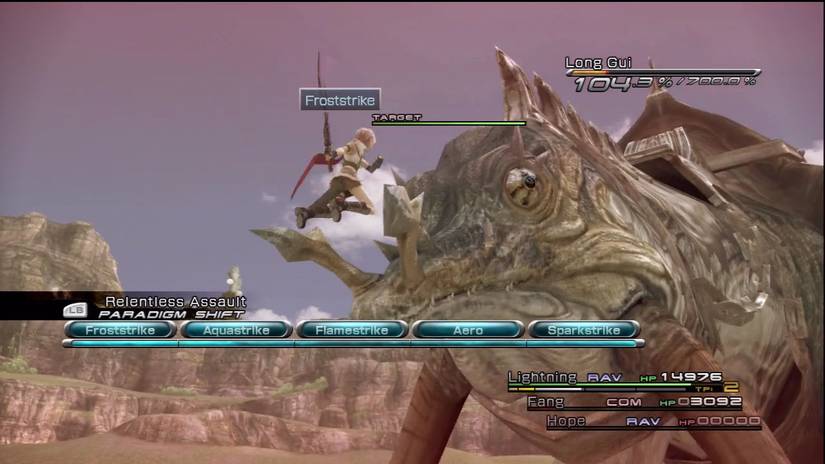Viewport: 825px width, 464px height.
Task: Choose Fang's party status row
Action: point(634,402)
